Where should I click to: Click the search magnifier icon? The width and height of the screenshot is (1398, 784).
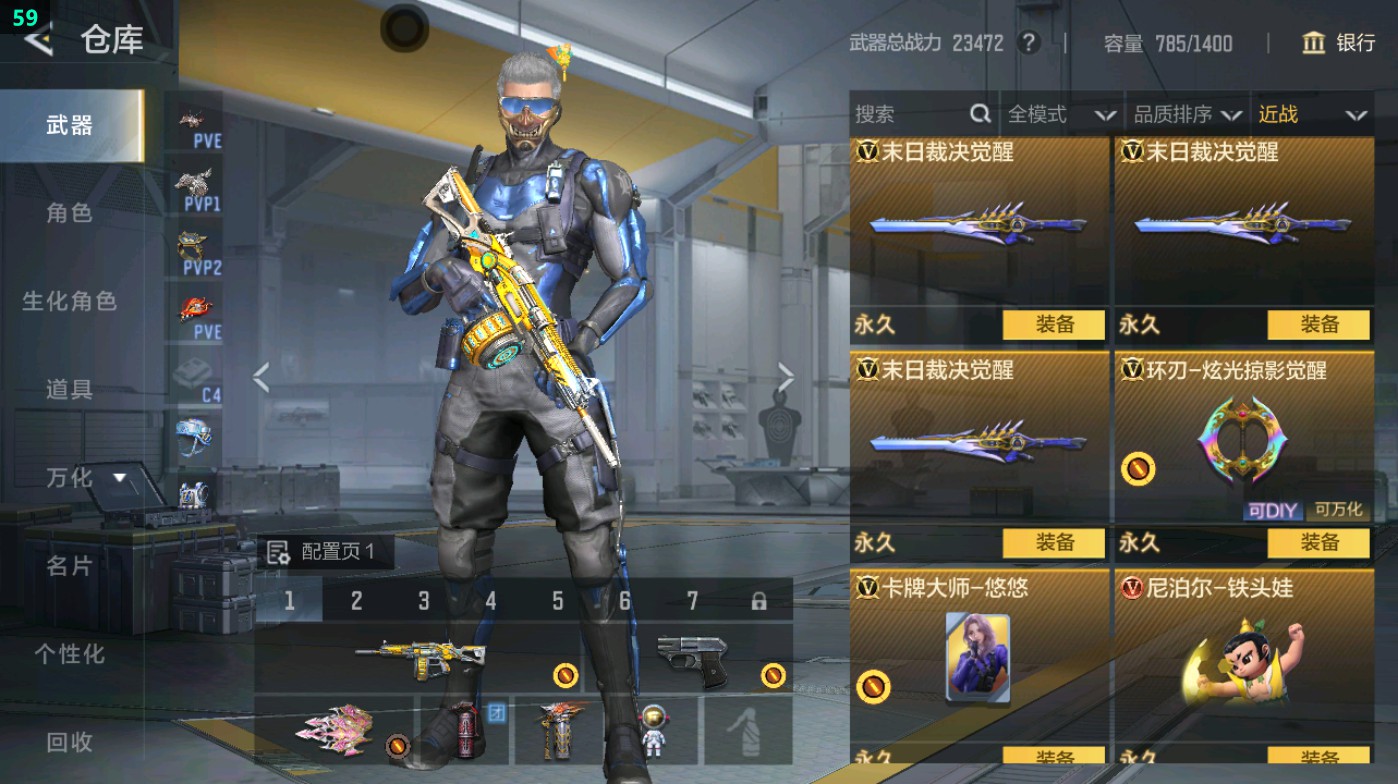click(x=979, y=114)
